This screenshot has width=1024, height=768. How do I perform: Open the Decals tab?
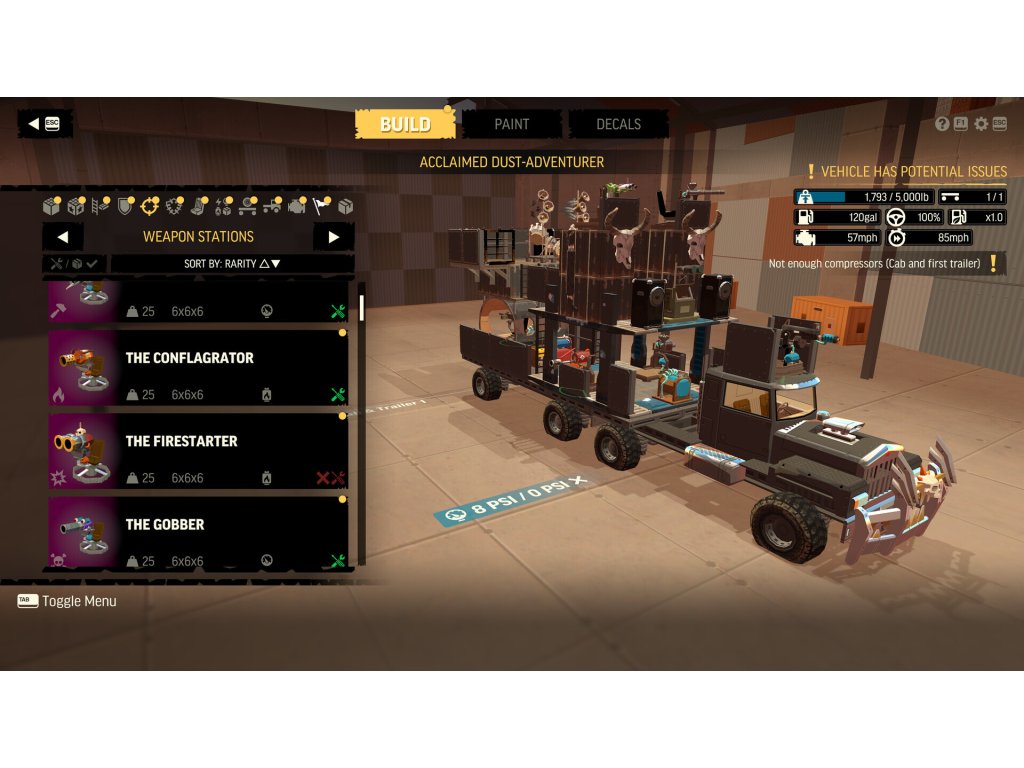[x=618, y=124]
